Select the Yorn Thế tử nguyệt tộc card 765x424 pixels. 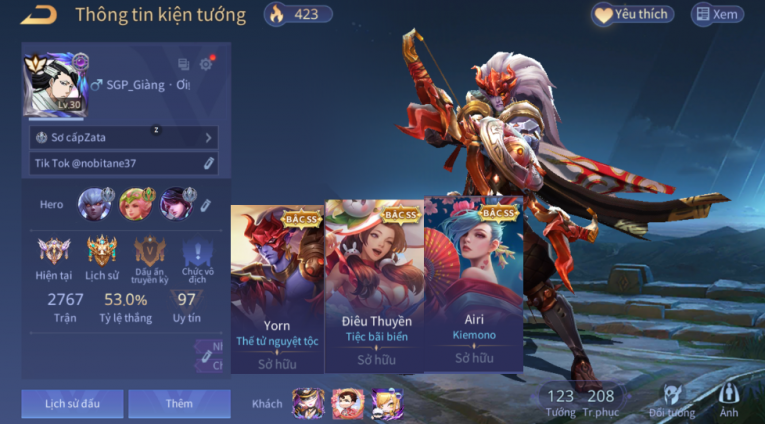(277, 287)
